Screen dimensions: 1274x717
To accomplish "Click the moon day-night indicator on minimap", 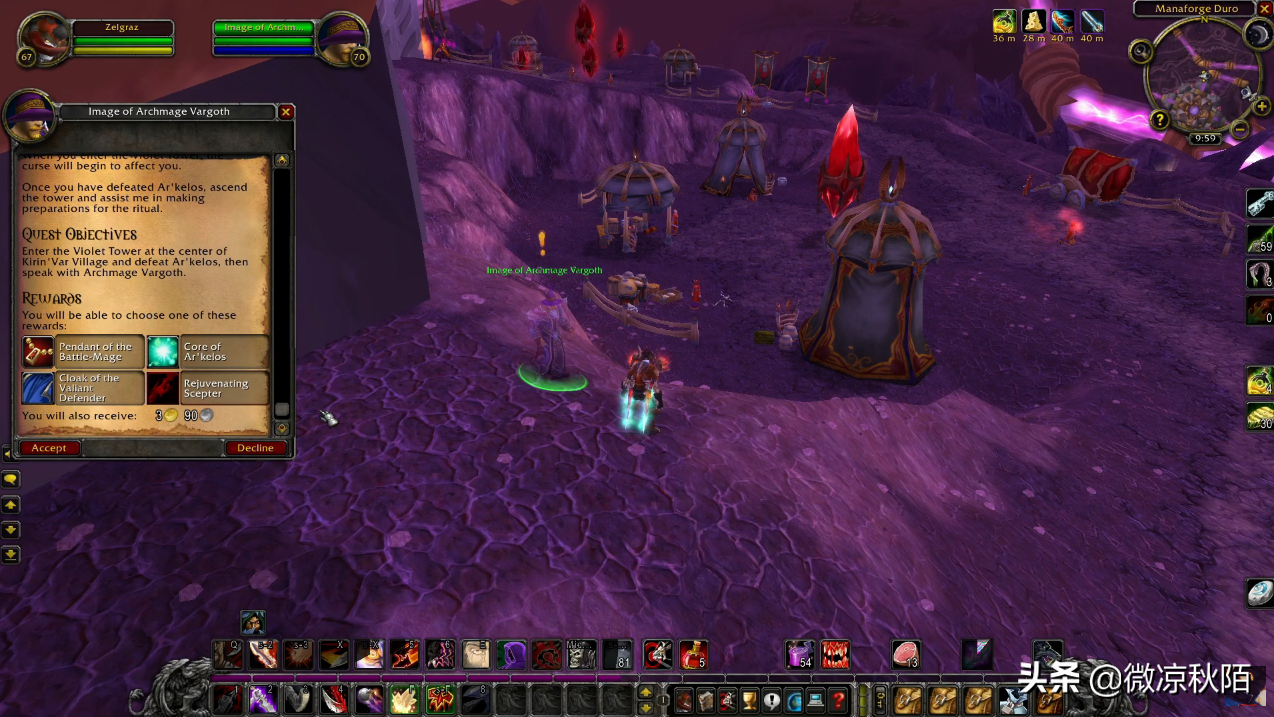I will point(1257,35).
